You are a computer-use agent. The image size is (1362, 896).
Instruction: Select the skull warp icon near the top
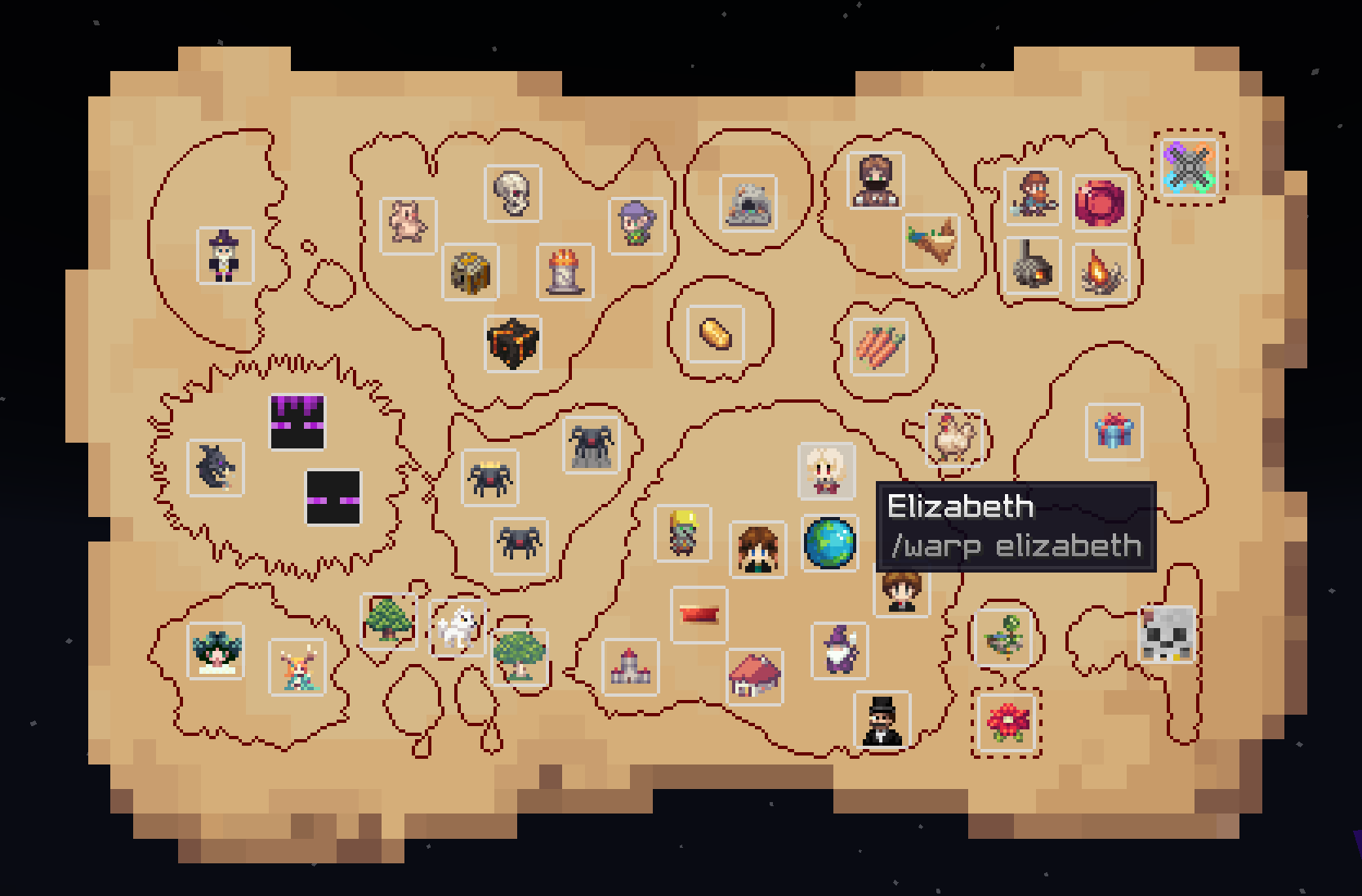(x=513, y=194)
